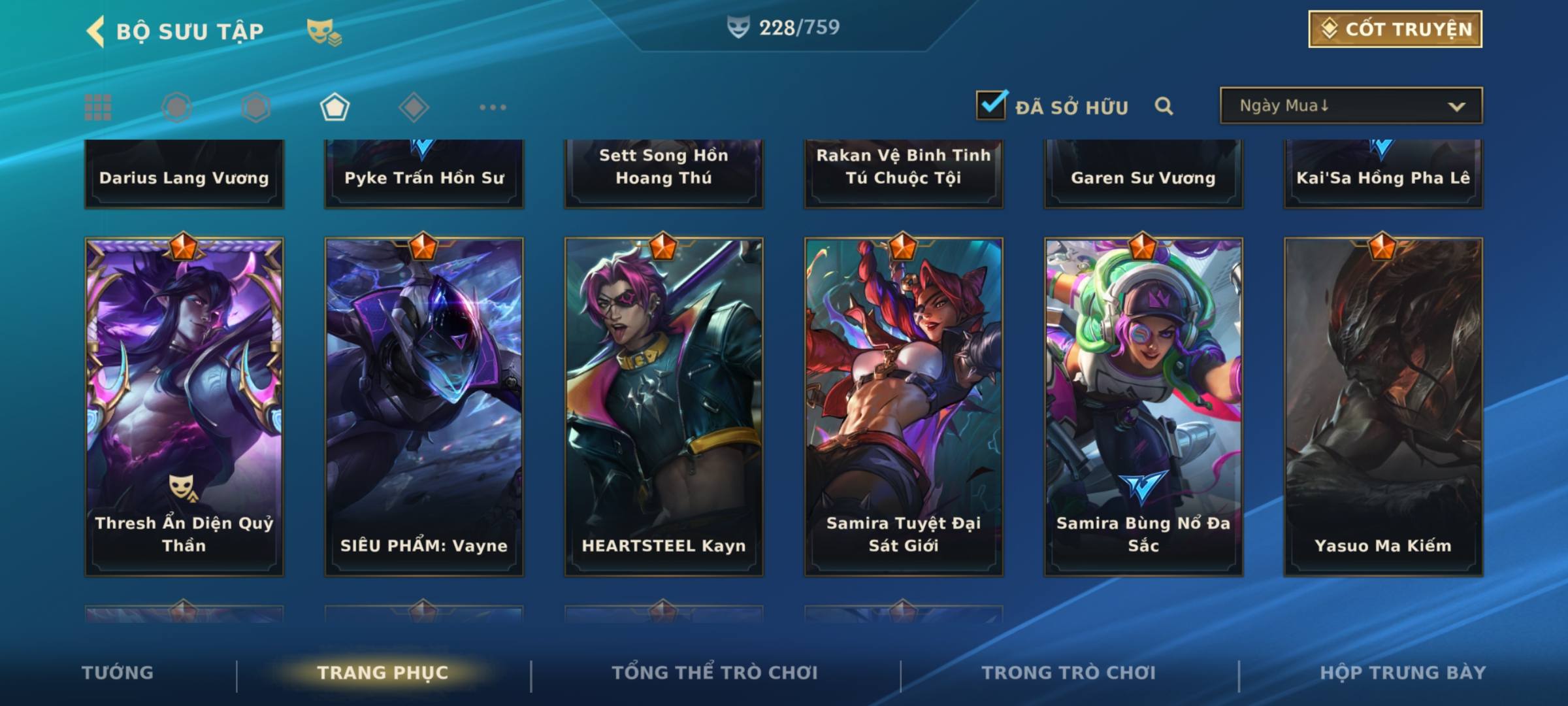
Task: Show all skins with grid filter
Action: [x=98, y=107]
